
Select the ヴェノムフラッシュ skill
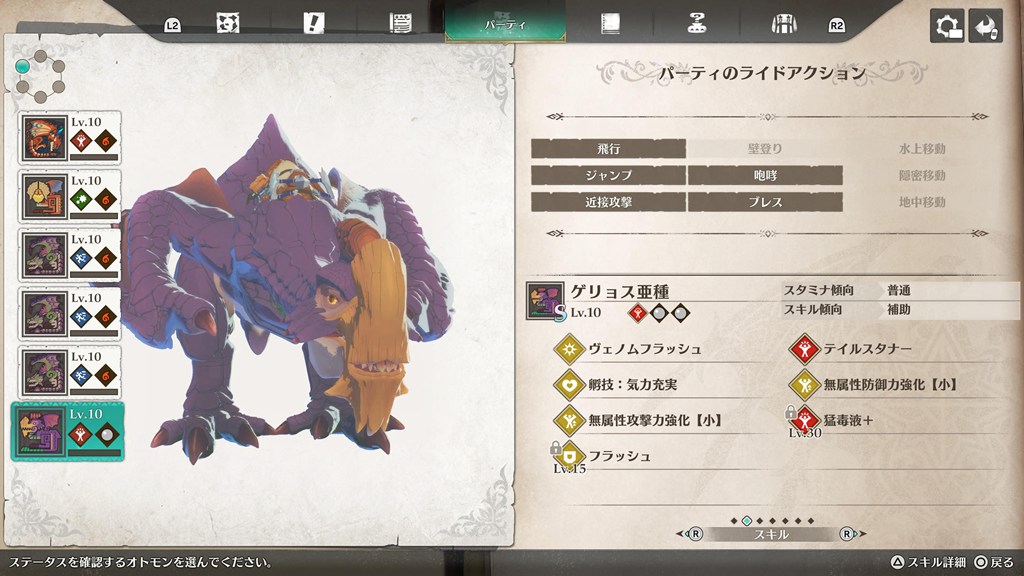[x=644, y=349]
